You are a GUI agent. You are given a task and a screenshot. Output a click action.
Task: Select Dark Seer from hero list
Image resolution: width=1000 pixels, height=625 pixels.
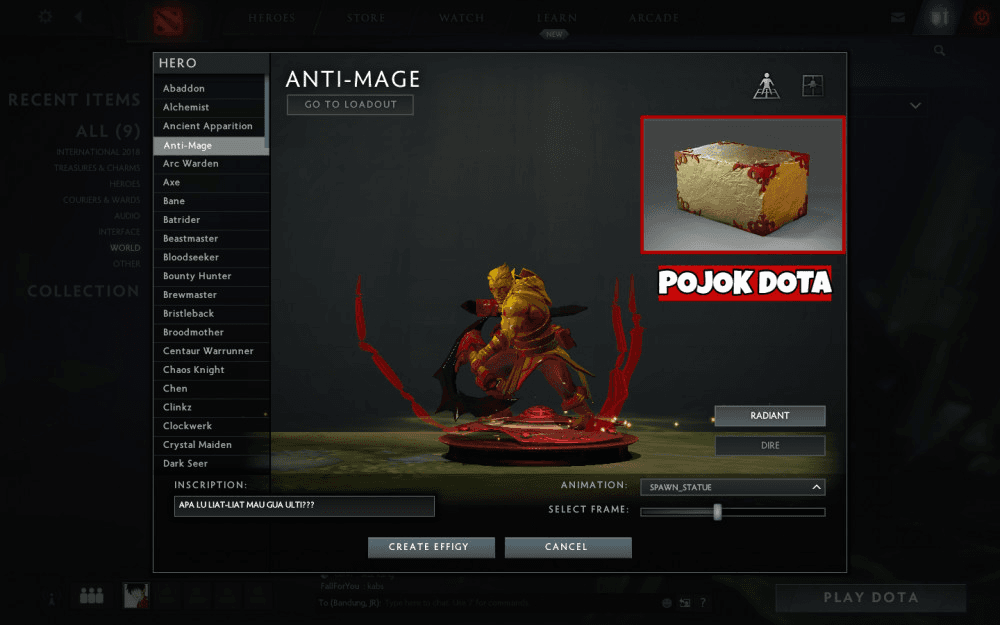point(210,463)
